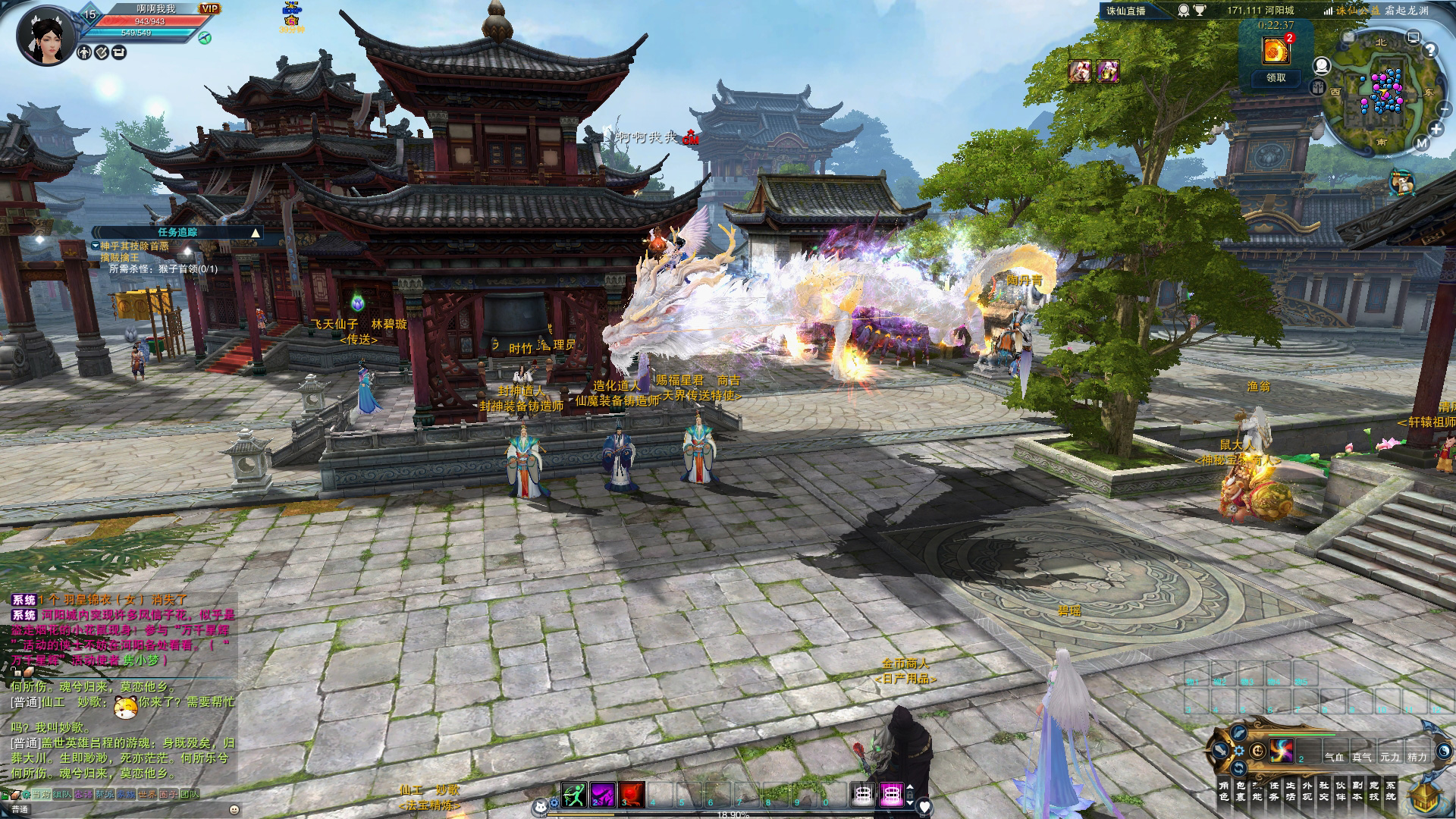Open the golden pavilion shop icon
The height and width of the screenshot is (819, 1456).
[x=1429, y=796]
